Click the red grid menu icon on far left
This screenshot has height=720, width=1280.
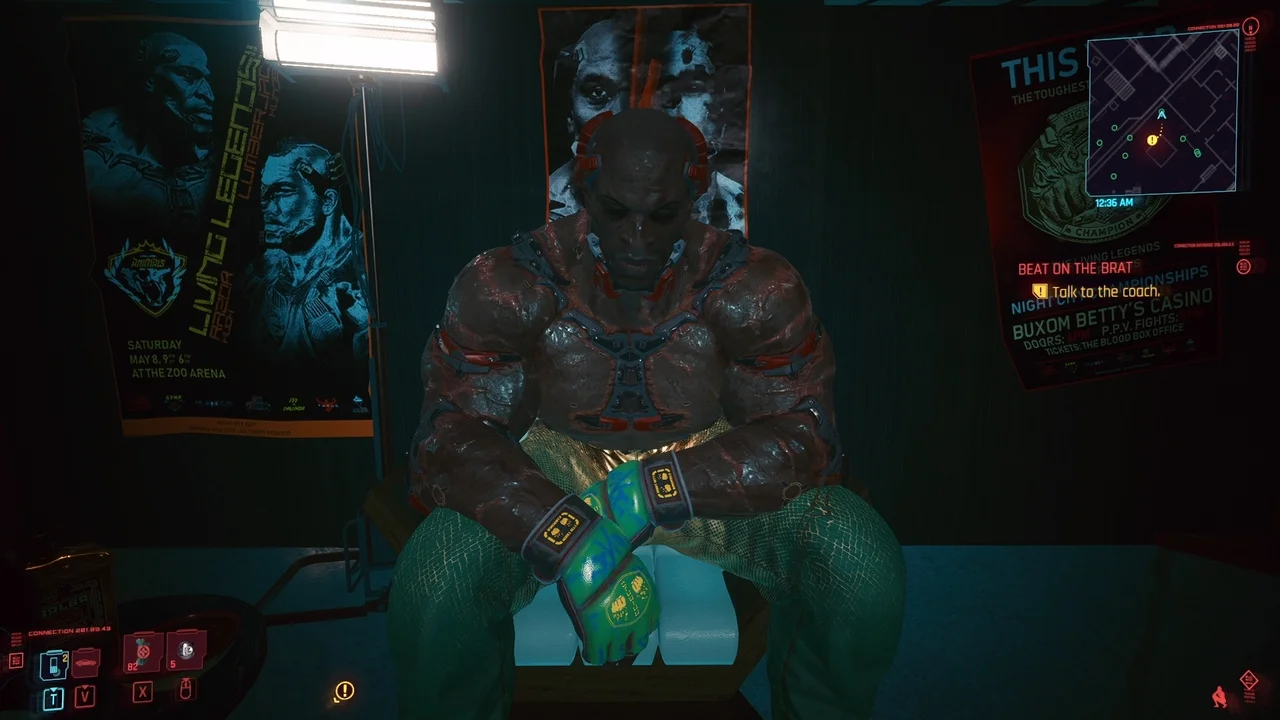click(x=16, y=662)
